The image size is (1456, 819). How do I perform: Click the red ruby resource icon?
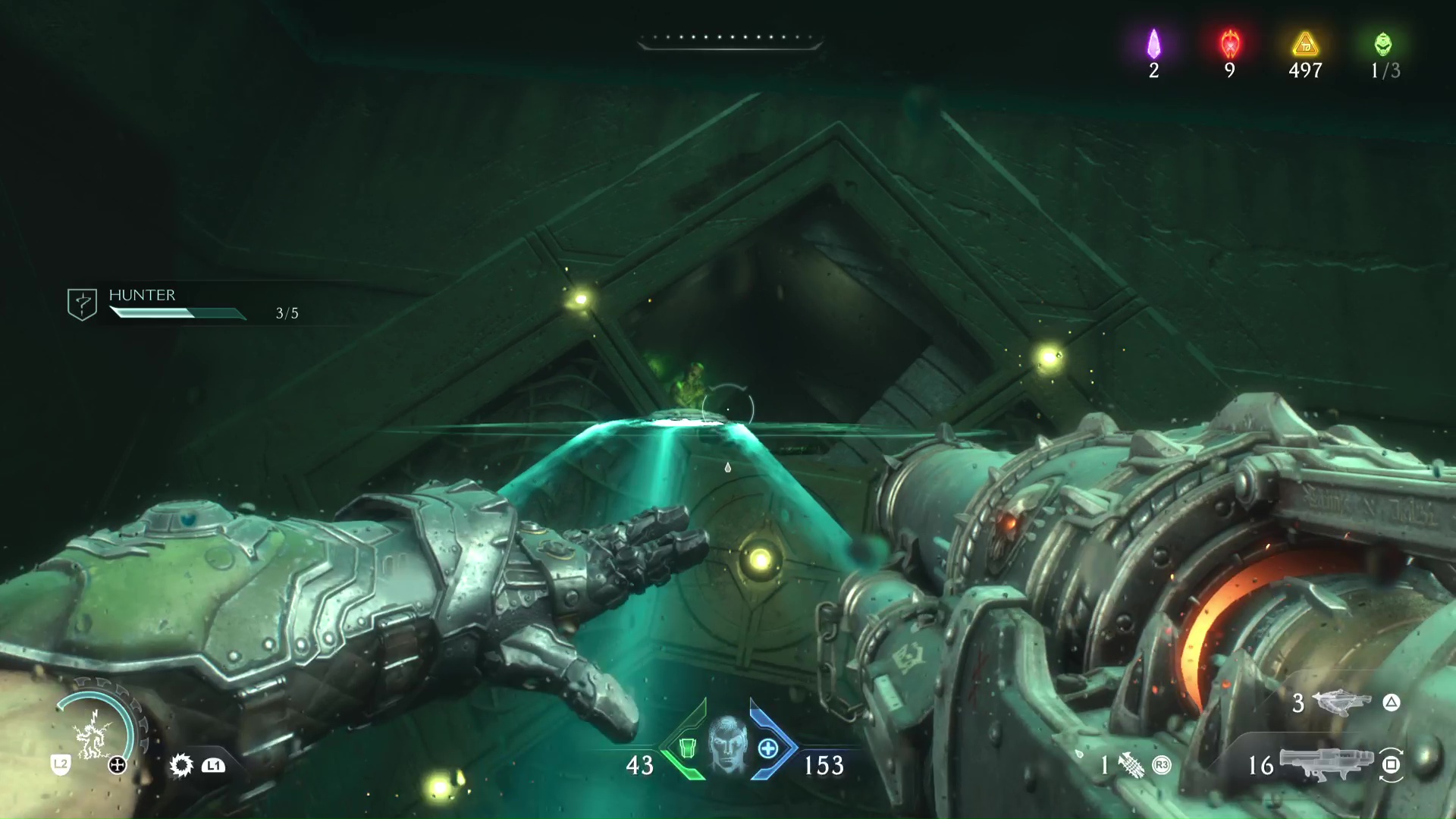[1229, 44]
